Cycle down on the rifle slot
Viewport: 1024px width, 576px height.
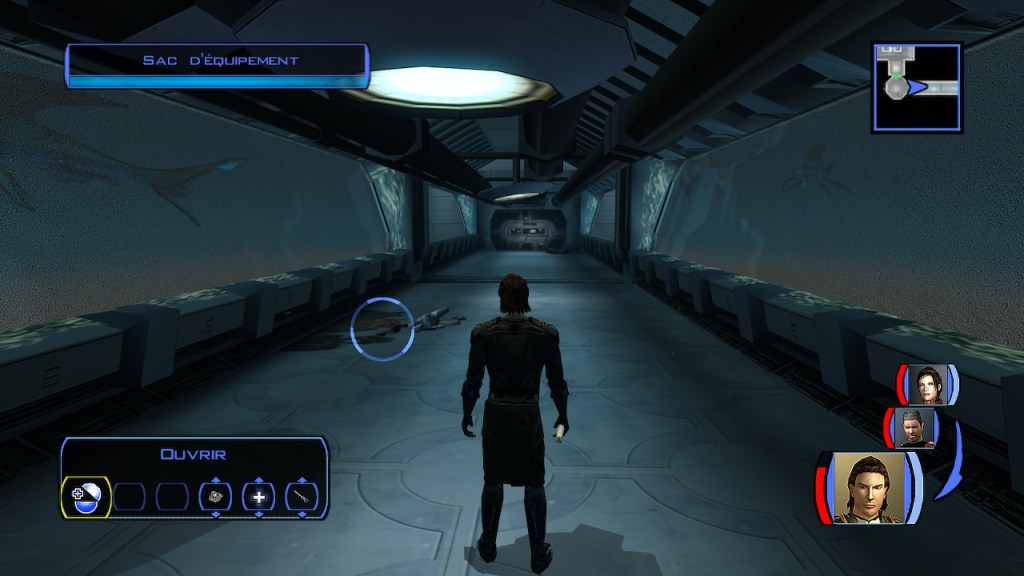pos(302,515)
